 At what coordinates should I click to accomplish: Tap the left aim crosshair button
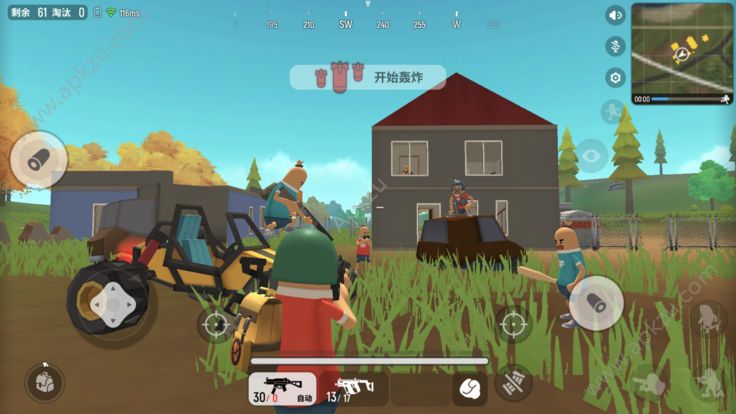pyautogui.click(x=216, y=324)
